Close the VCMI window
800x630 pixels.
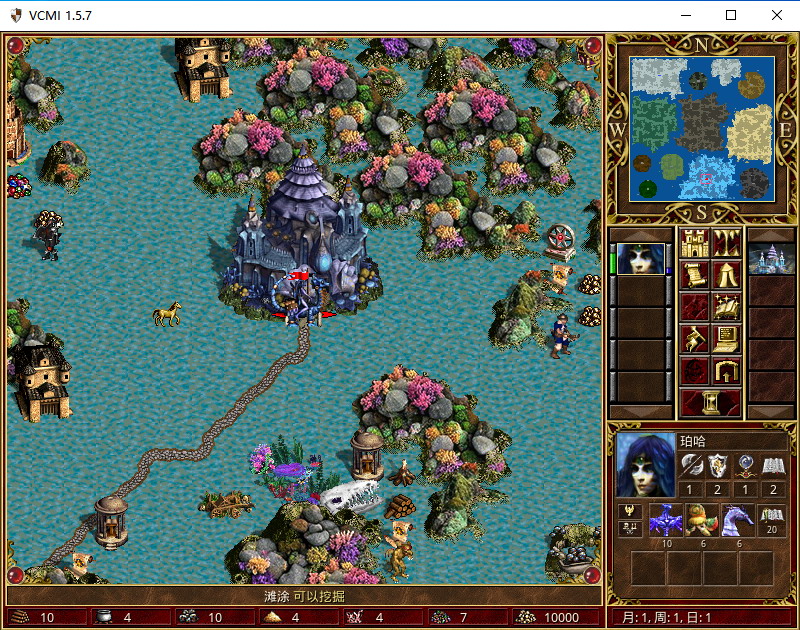(776, 15)
